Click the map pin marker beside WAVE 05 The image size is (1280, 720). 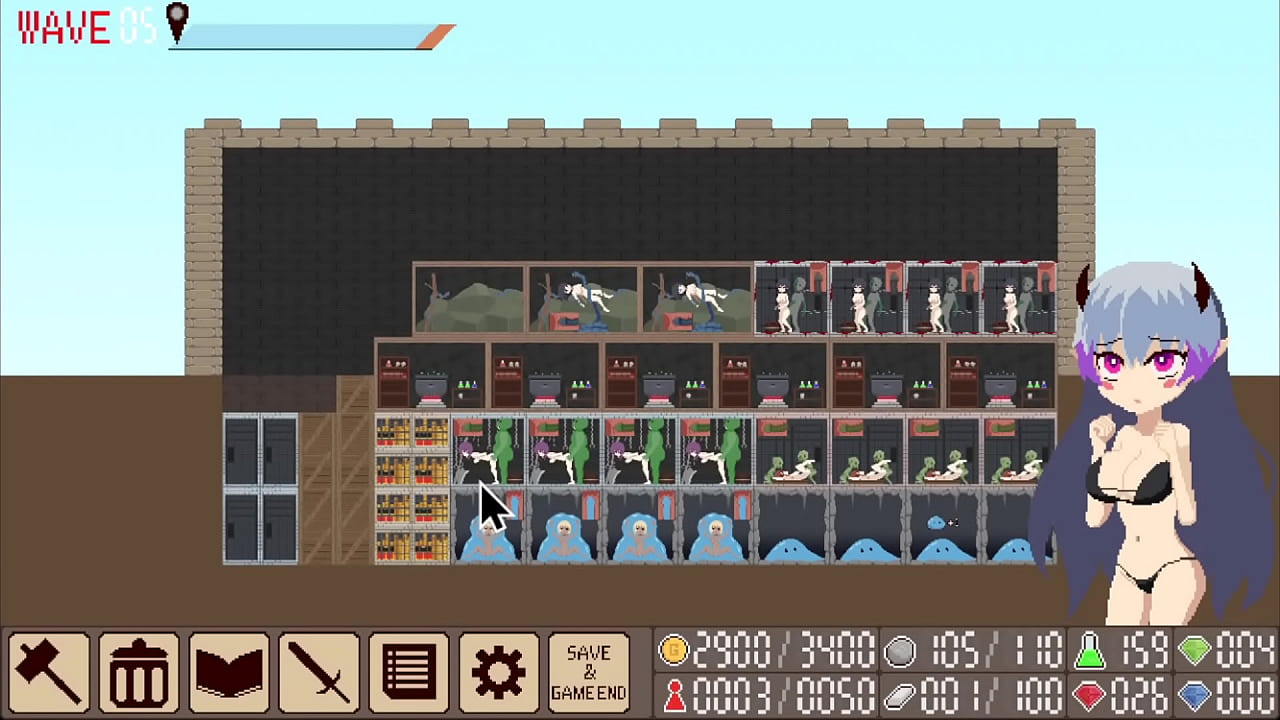pos(178,24)
